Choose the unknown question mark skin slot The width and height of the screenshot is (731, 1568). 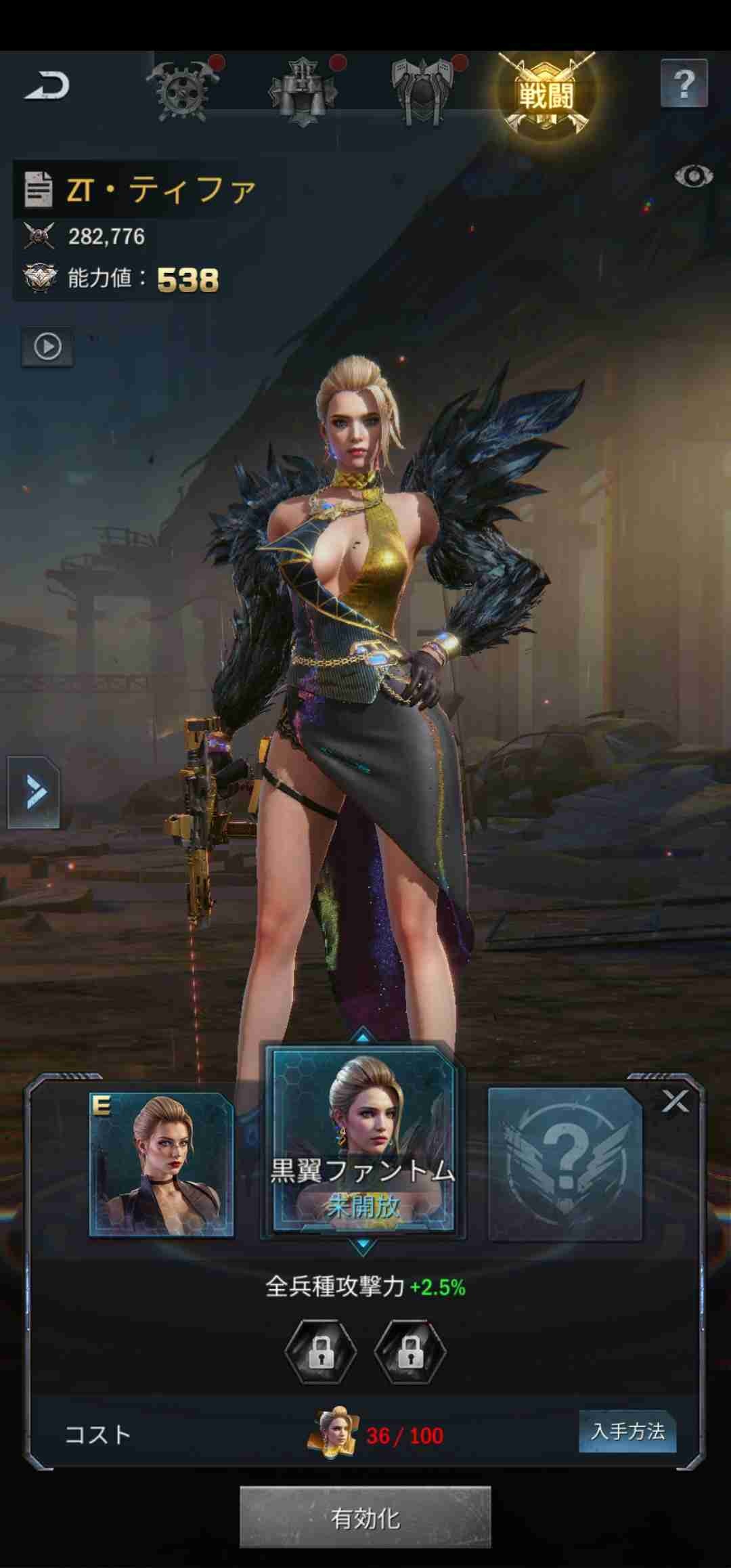[565, 1164]
